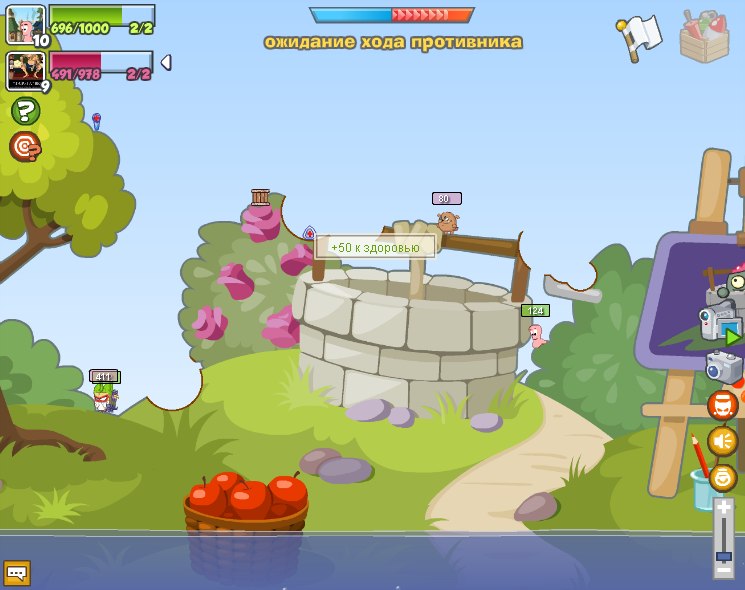Click the video camera record icon
The image size is (745, 590).
point(718,325)
